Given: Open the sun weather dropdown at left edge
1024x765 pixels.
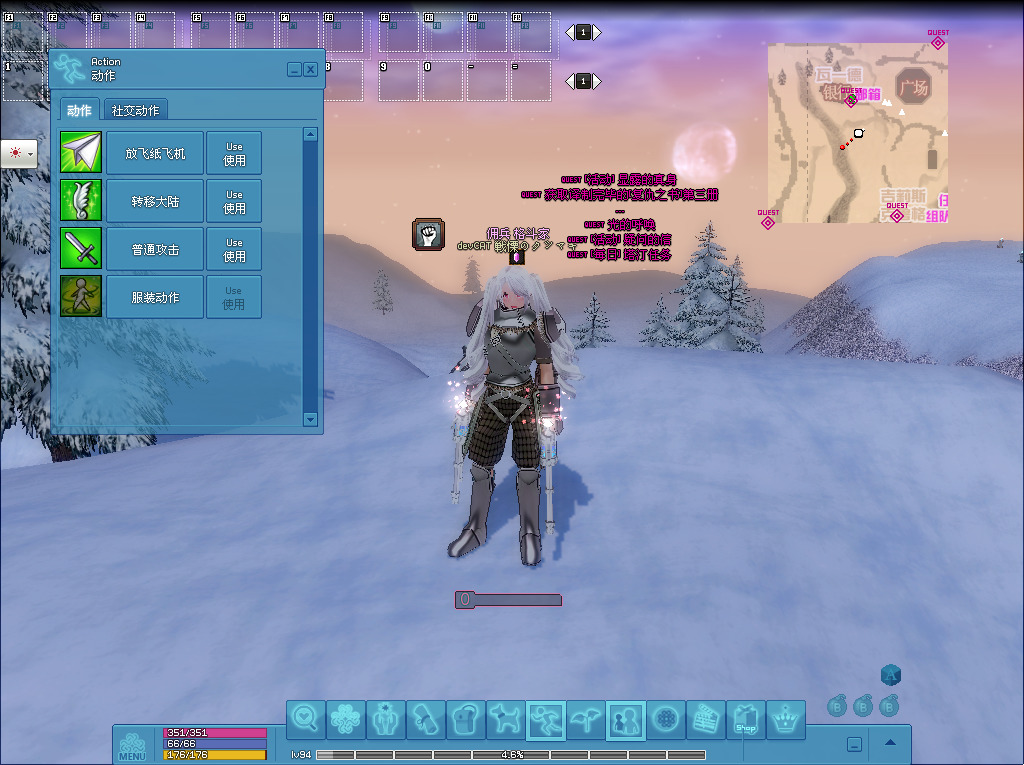Looking at the screenshot, I should pyautogui.click(x=19, y=153).
